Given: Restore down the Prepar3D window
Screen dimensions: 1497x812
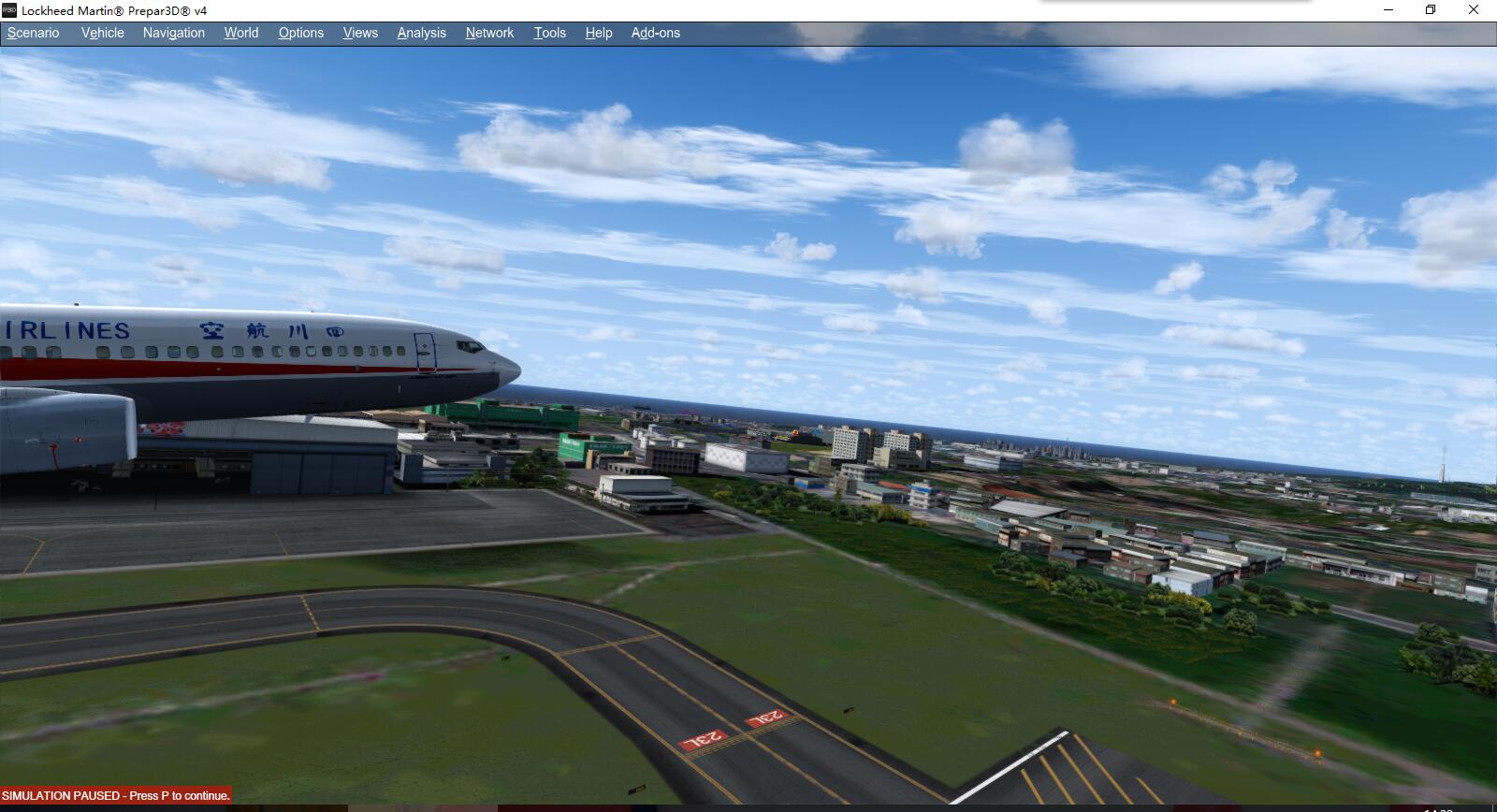Looking at the screenshot, I should pos(1431,10).
